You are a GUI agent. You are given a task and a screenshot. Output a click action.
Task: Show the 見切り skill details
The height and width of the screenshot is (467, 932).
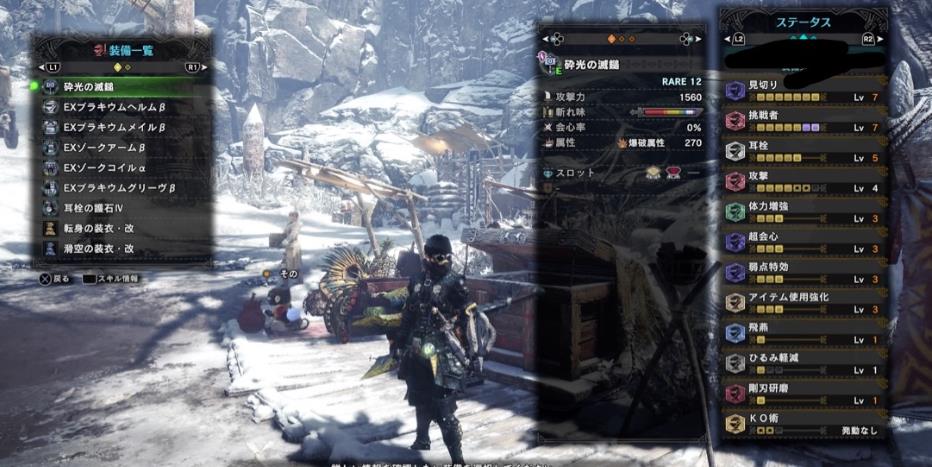805,91
